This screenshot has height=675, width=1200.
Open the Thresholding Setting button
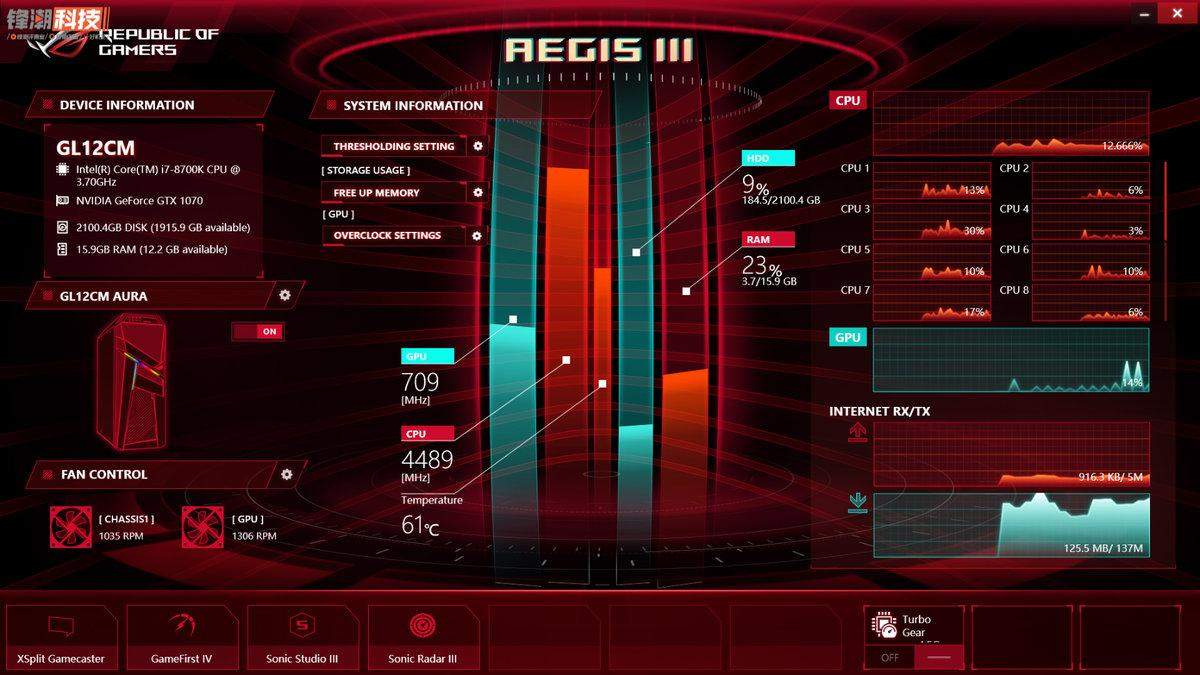click(x=393, y=146)
